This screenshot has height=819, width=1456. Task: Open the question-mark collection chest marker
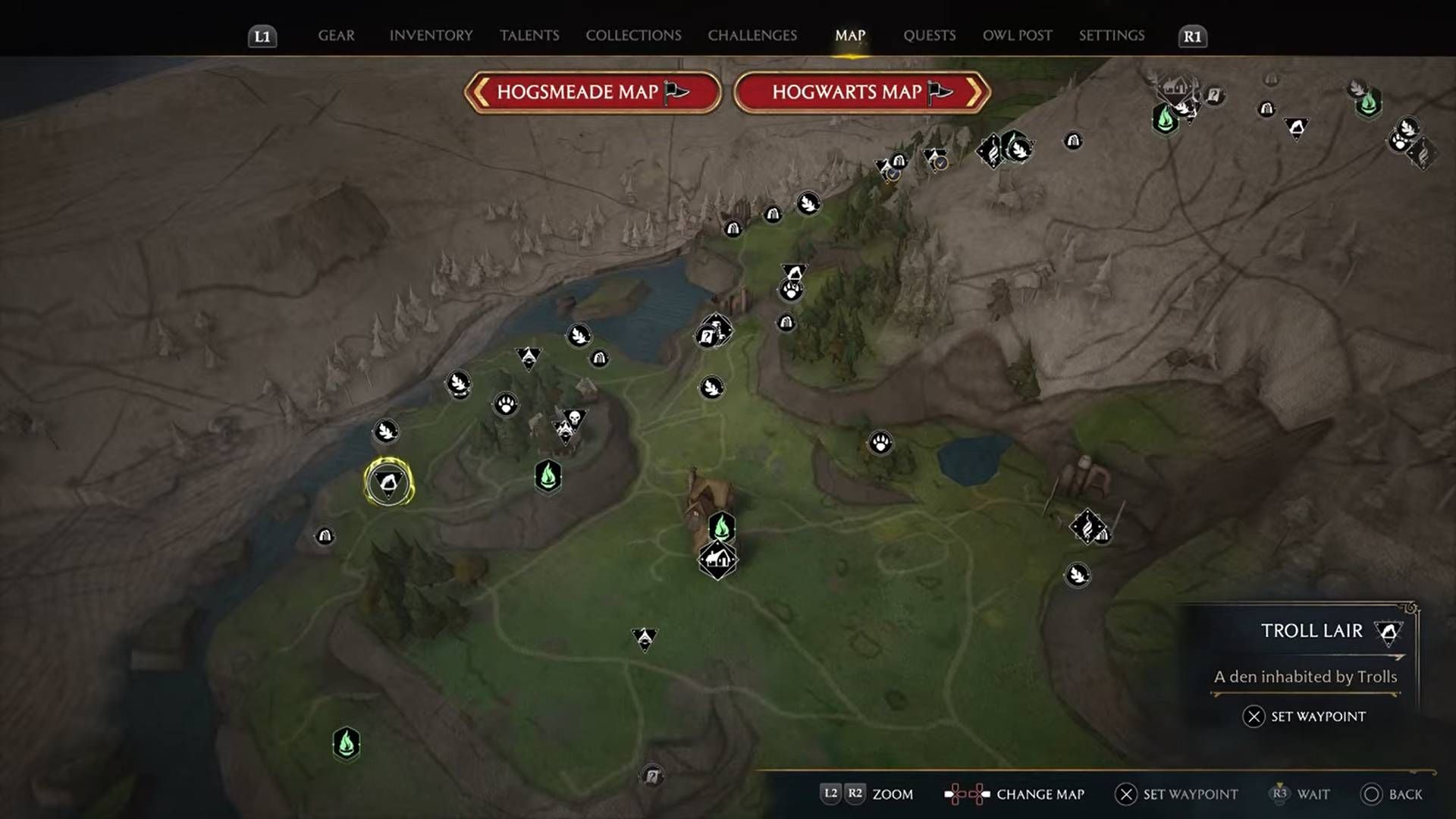(x=709, y=337)
